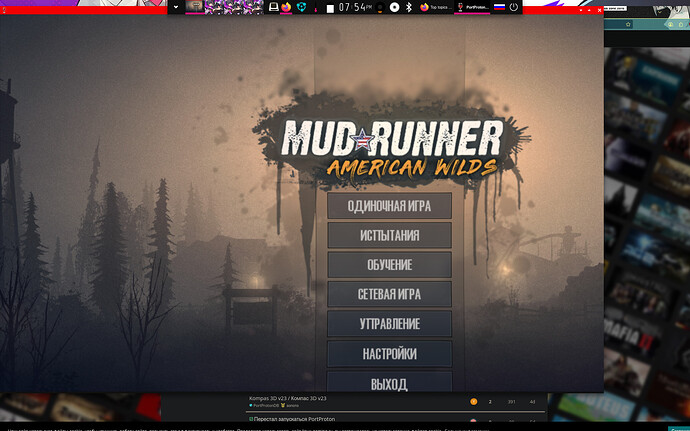Screen dimensions: 690x431
Task: Choose ОБУЧЕНИЕ tutorial entry
Action: coord(389,265)
